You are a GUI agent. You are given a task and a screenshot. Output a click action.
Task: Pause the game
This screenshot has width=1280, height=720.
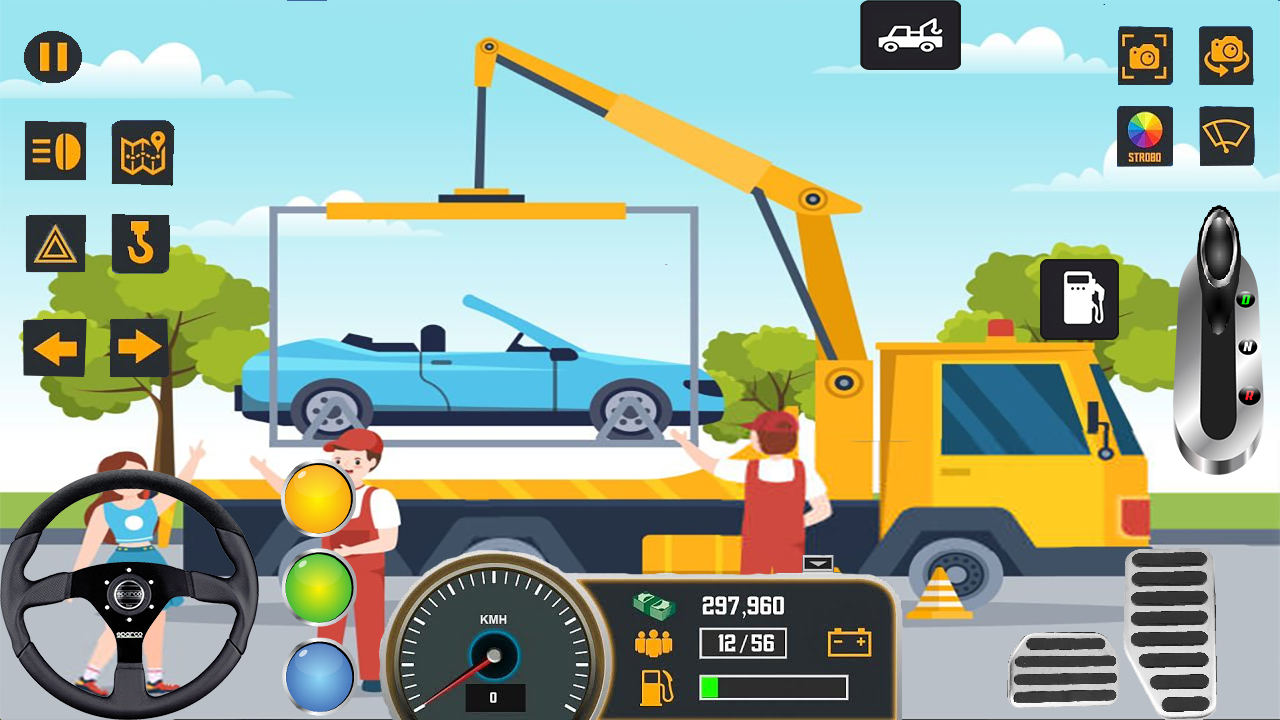coord(52,57)
